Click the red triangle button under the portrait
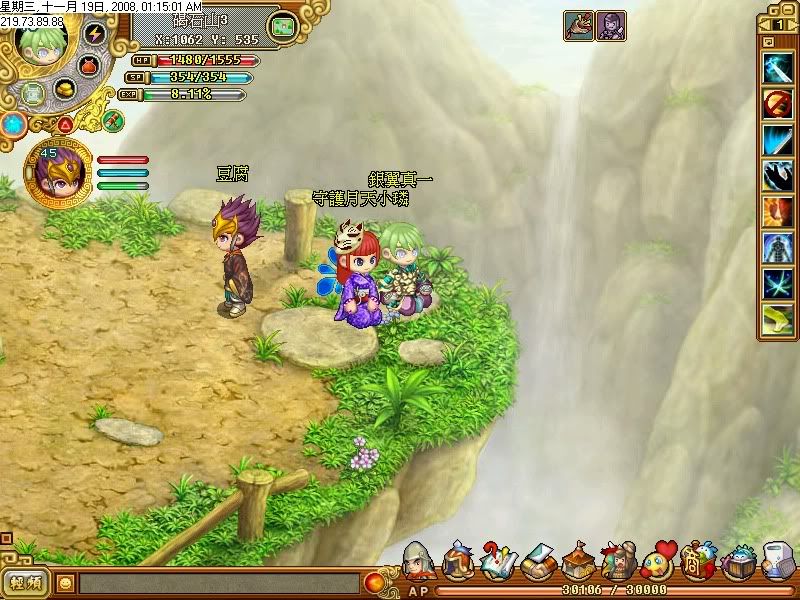 (64, 125)
